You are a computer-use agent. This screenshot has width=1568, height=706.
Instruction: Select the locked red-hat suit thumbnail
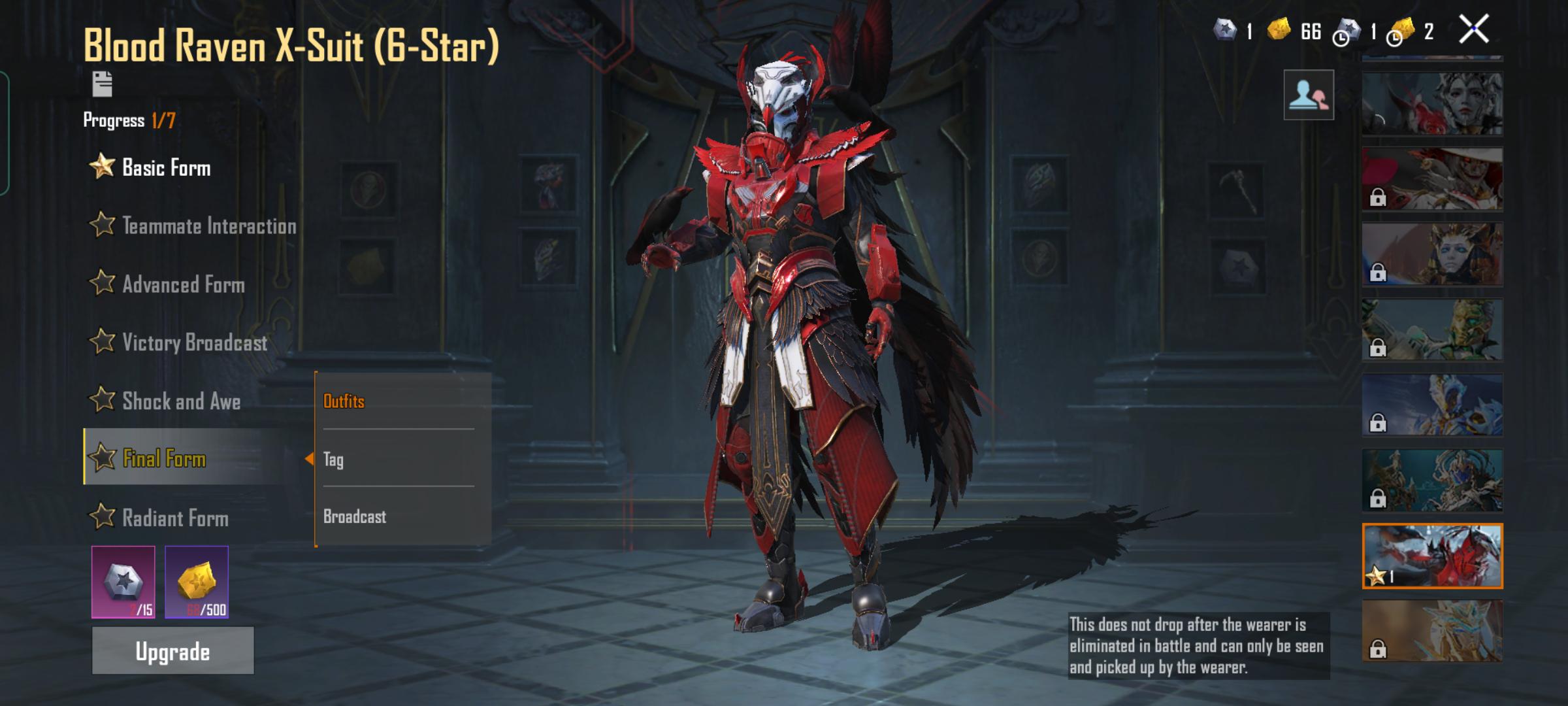point(1432,178)
